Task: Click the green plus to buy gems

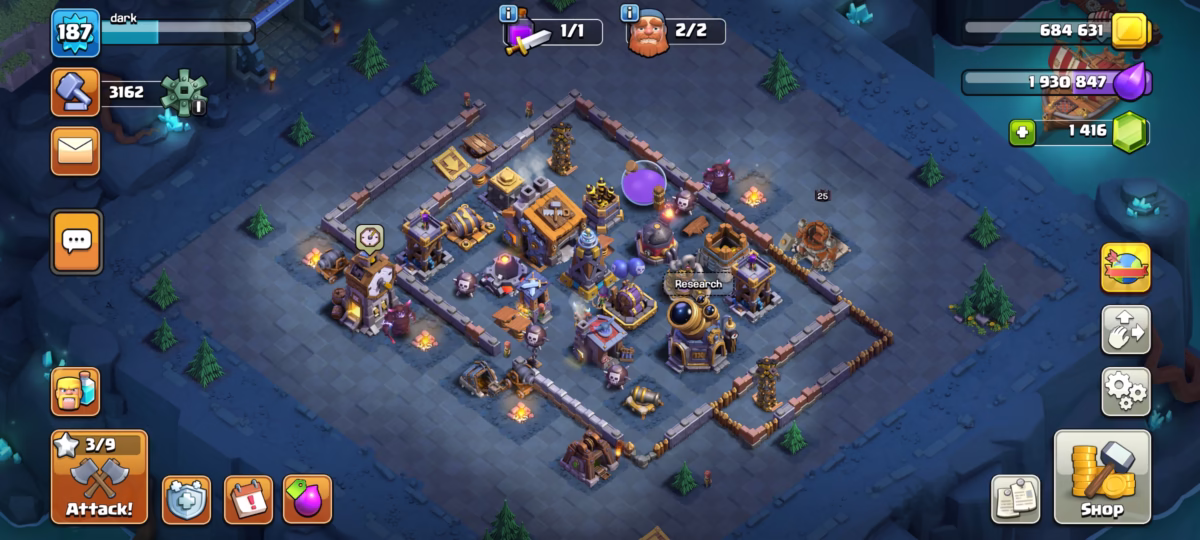Action: 1021,132
